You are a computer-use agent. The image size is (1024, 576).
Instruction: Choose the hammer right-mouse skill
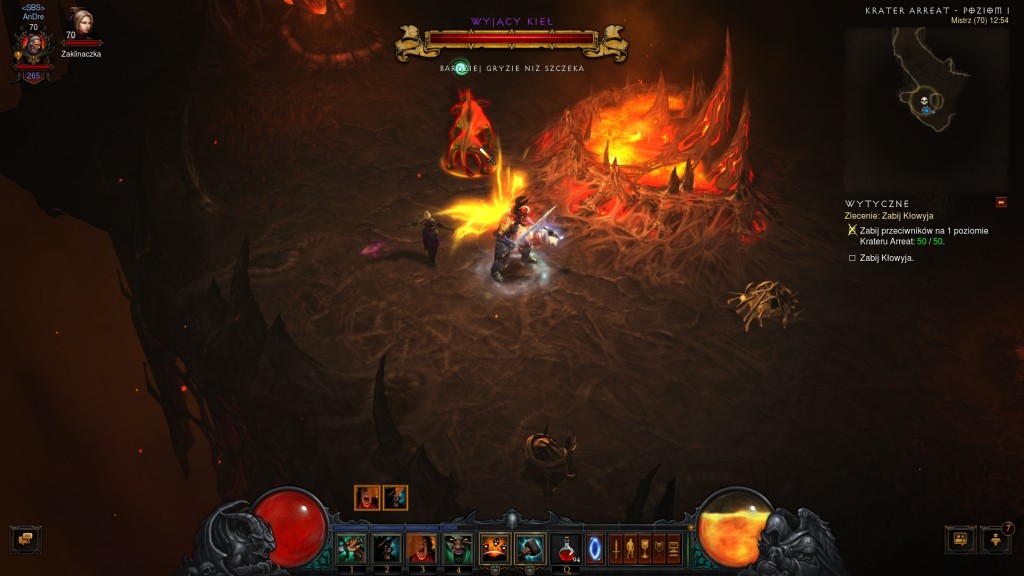pyautogui.click(x=529, y=548)
